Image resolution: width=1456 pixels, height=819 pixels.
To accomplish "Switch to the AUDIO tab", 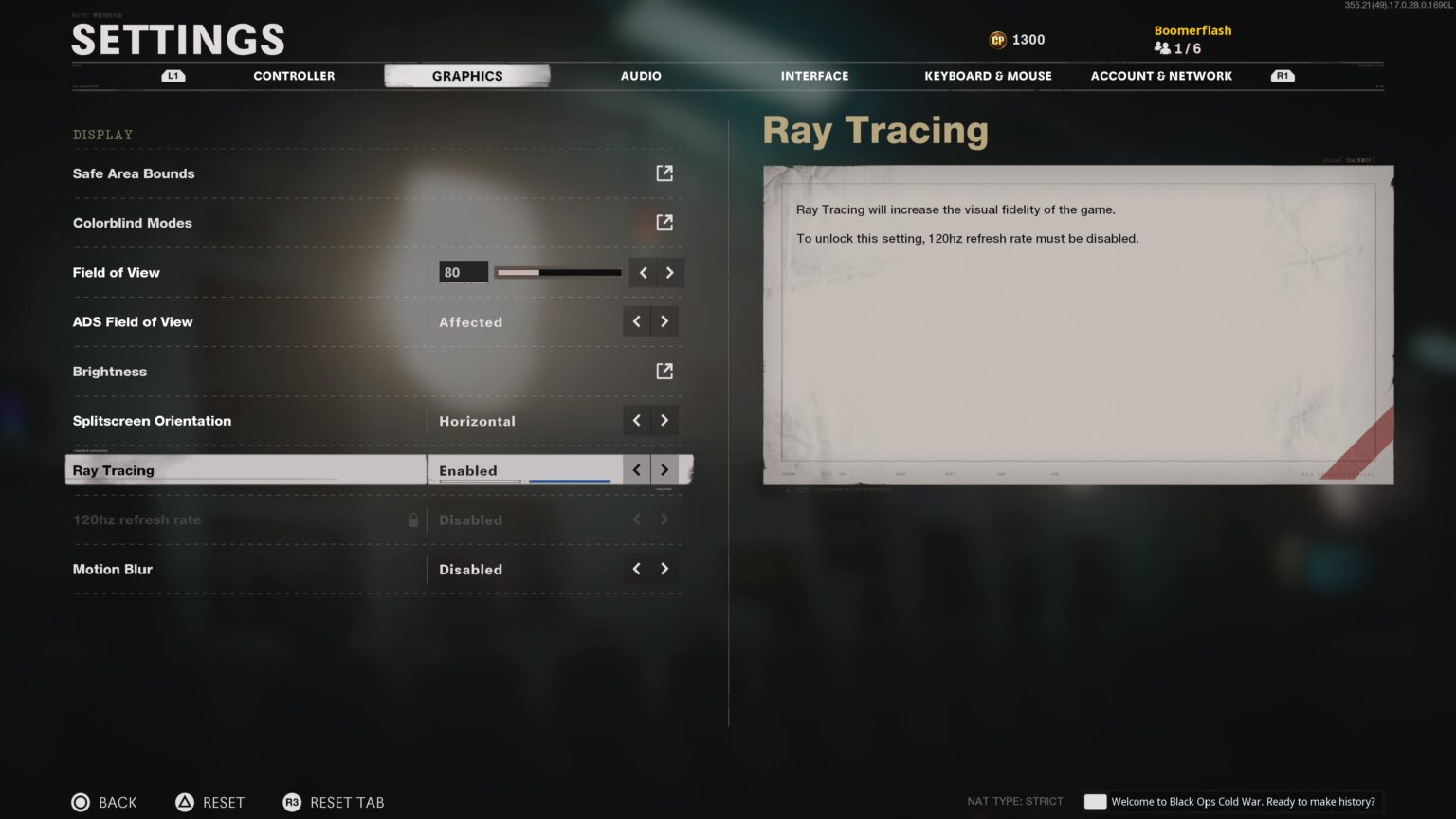I will tap(640, 76).
